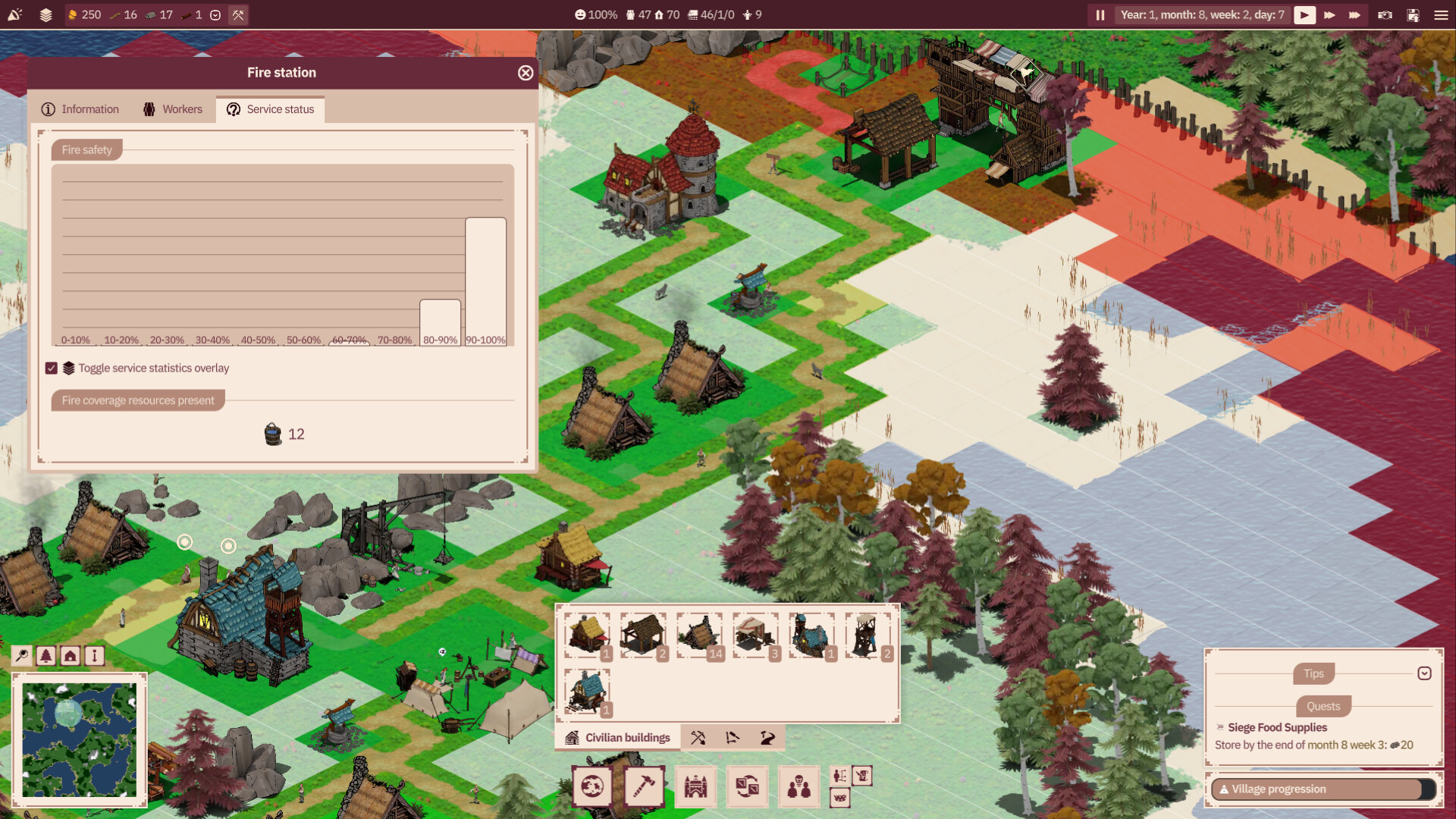Switch to the pickaxe production buildings tab

click(698, 738)
